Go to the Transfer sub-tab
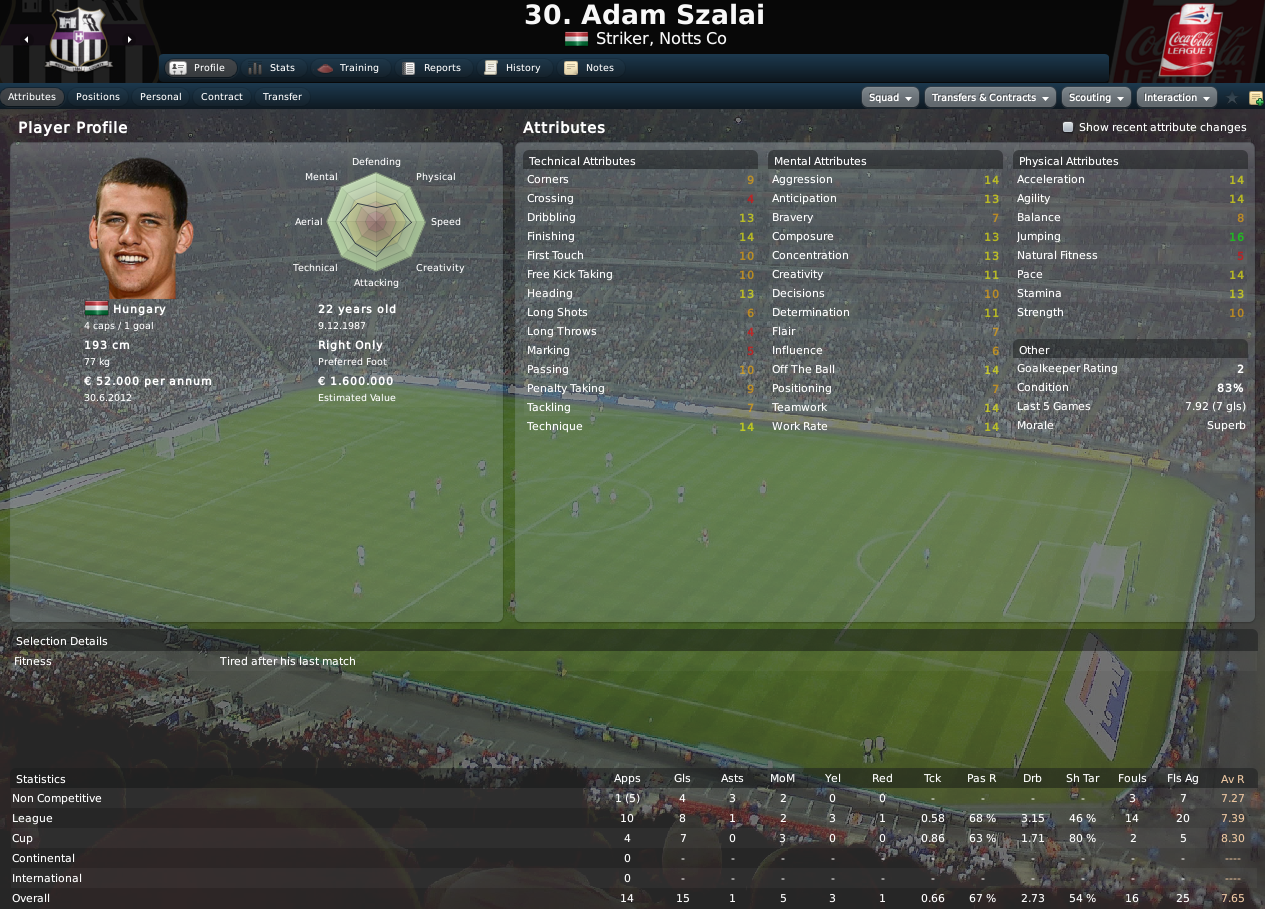 pos(282,97)
